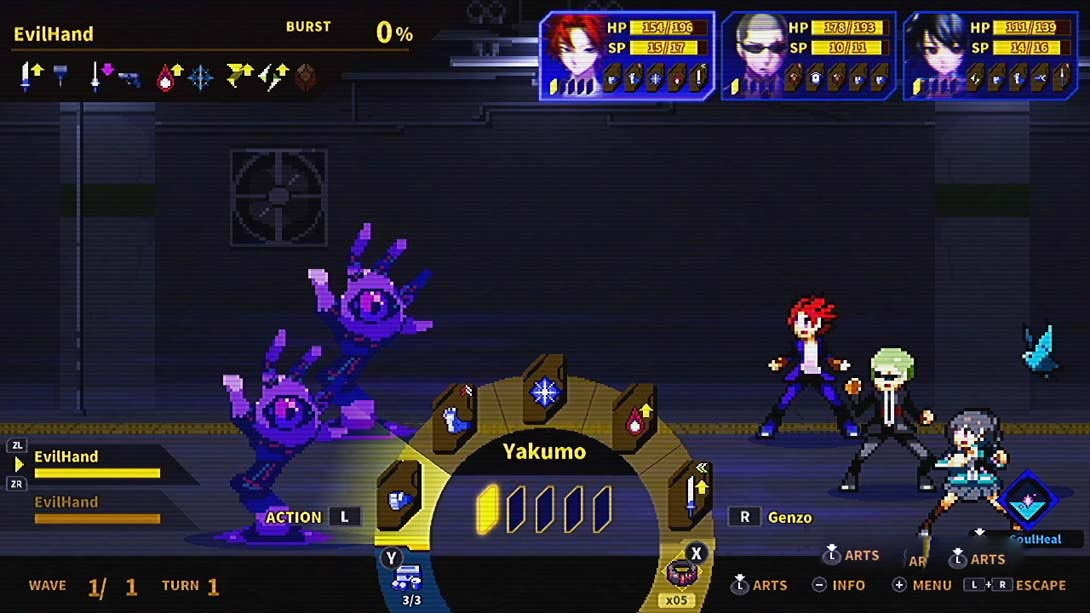The width and height of the screenshot is (1090, 613).
Task: Pick the white starburst skill card
Action: point(545,391)
